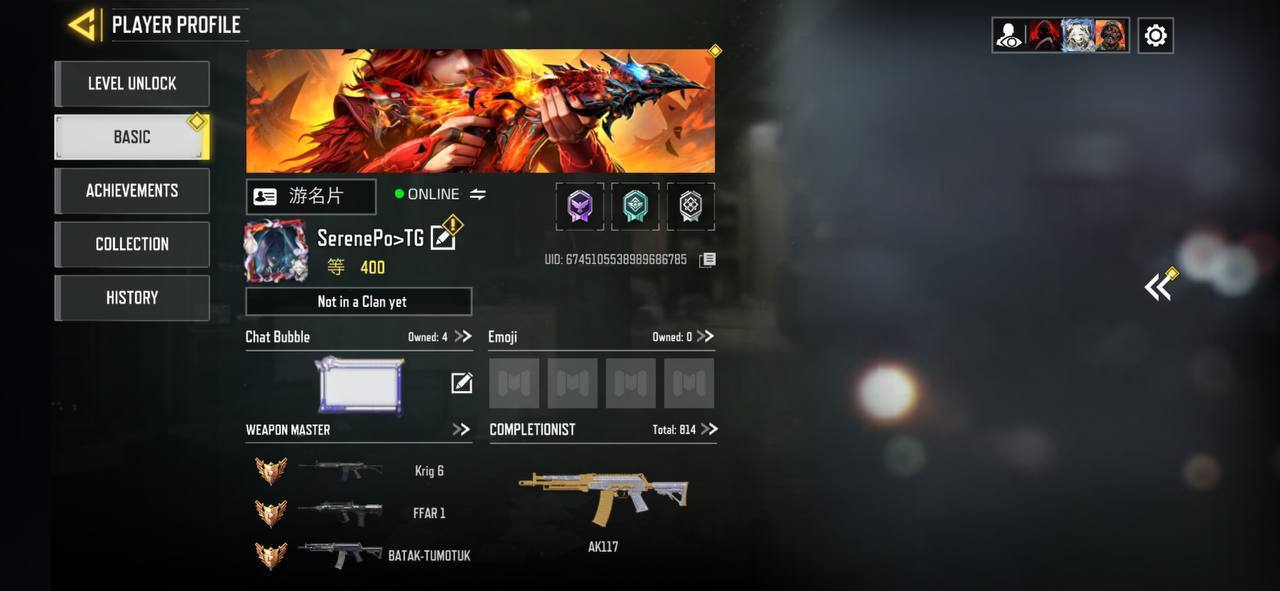Select the golden AK117 weapon thumbnail
Viewport: 1280px width, 591px height.
pyautogui.click(x=603, y=496)
